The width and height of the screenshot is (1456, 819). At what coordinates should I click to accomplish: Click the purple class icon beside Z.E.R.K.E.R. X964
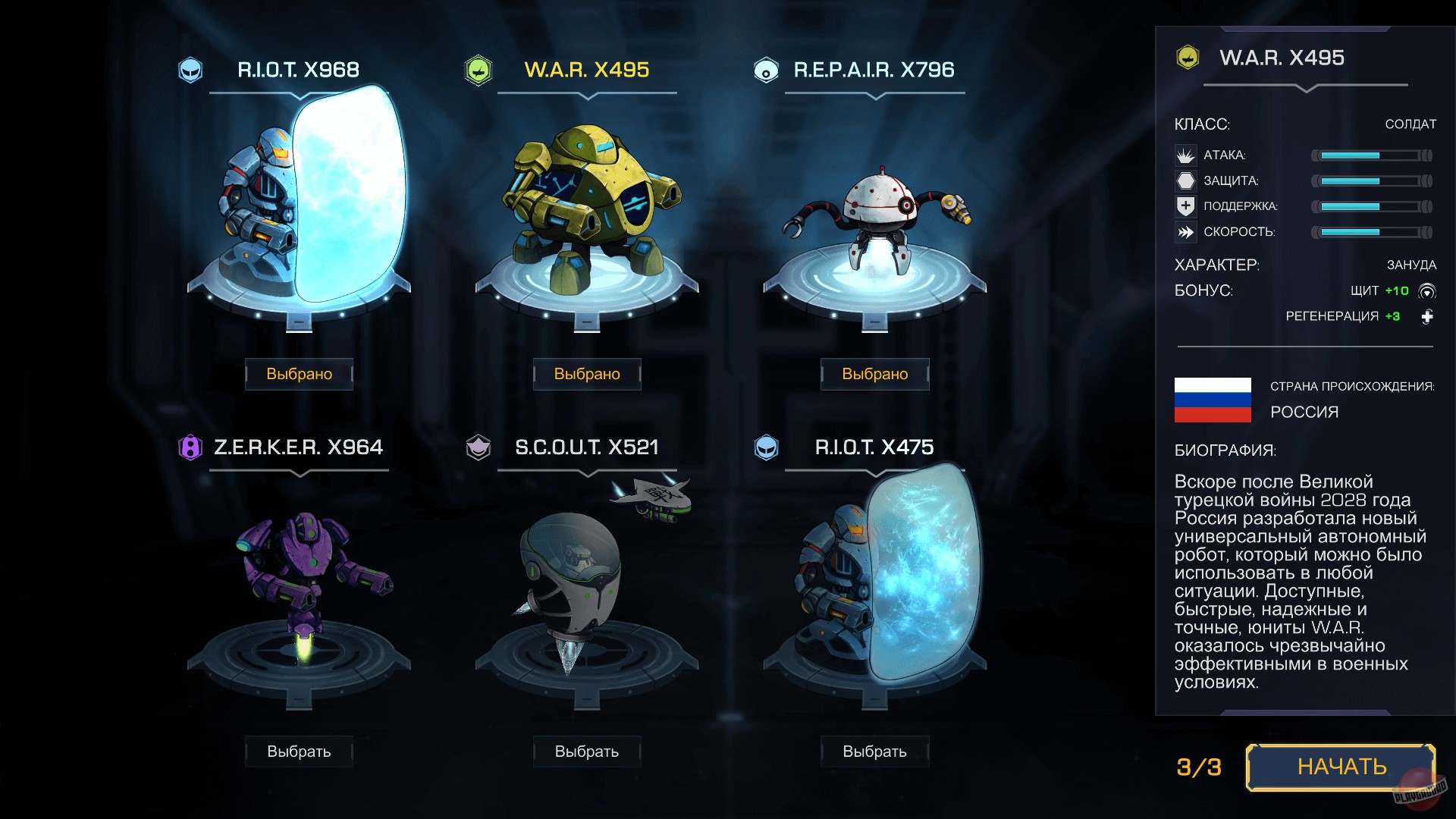[x=190, y=447]
